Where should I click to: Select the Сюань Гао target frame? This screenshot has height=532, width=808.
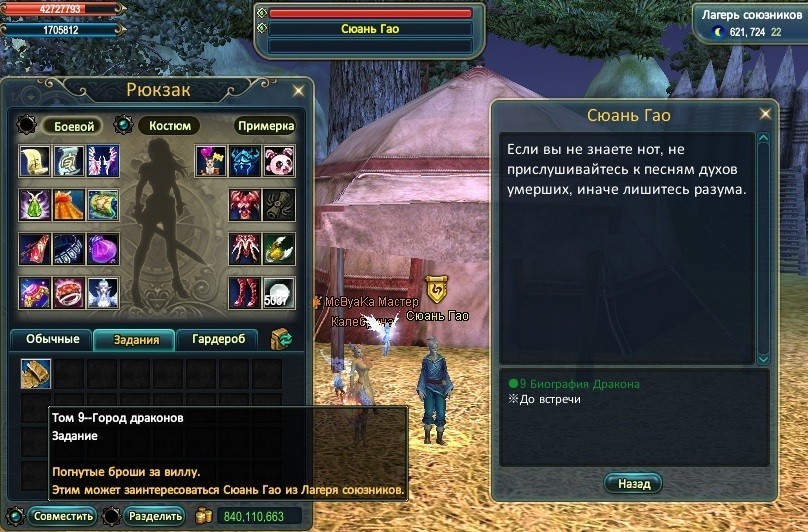(x=370, y=29)
